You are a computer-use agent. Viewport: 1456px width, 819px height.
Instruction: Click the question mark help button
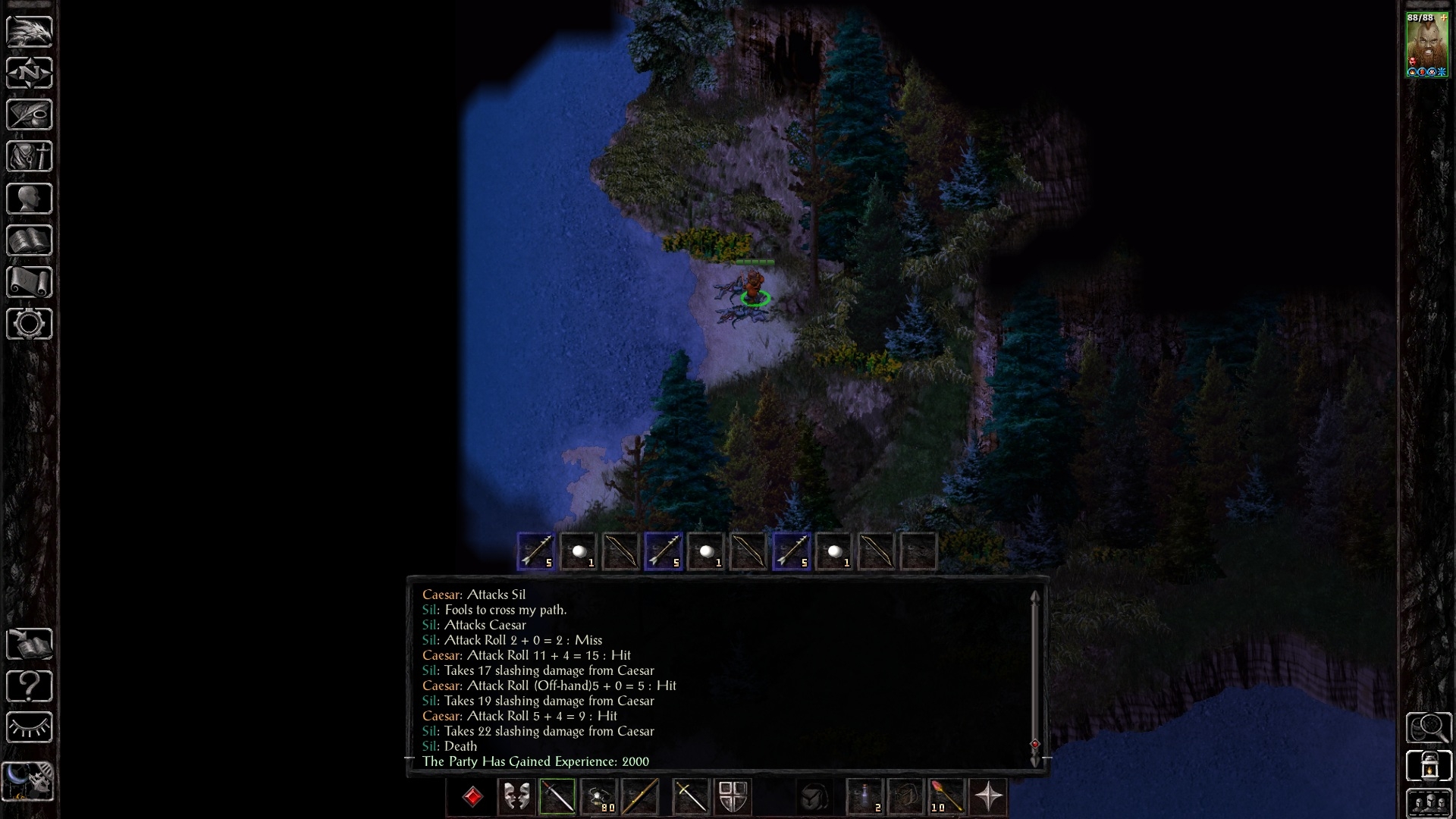pos(29,686)
